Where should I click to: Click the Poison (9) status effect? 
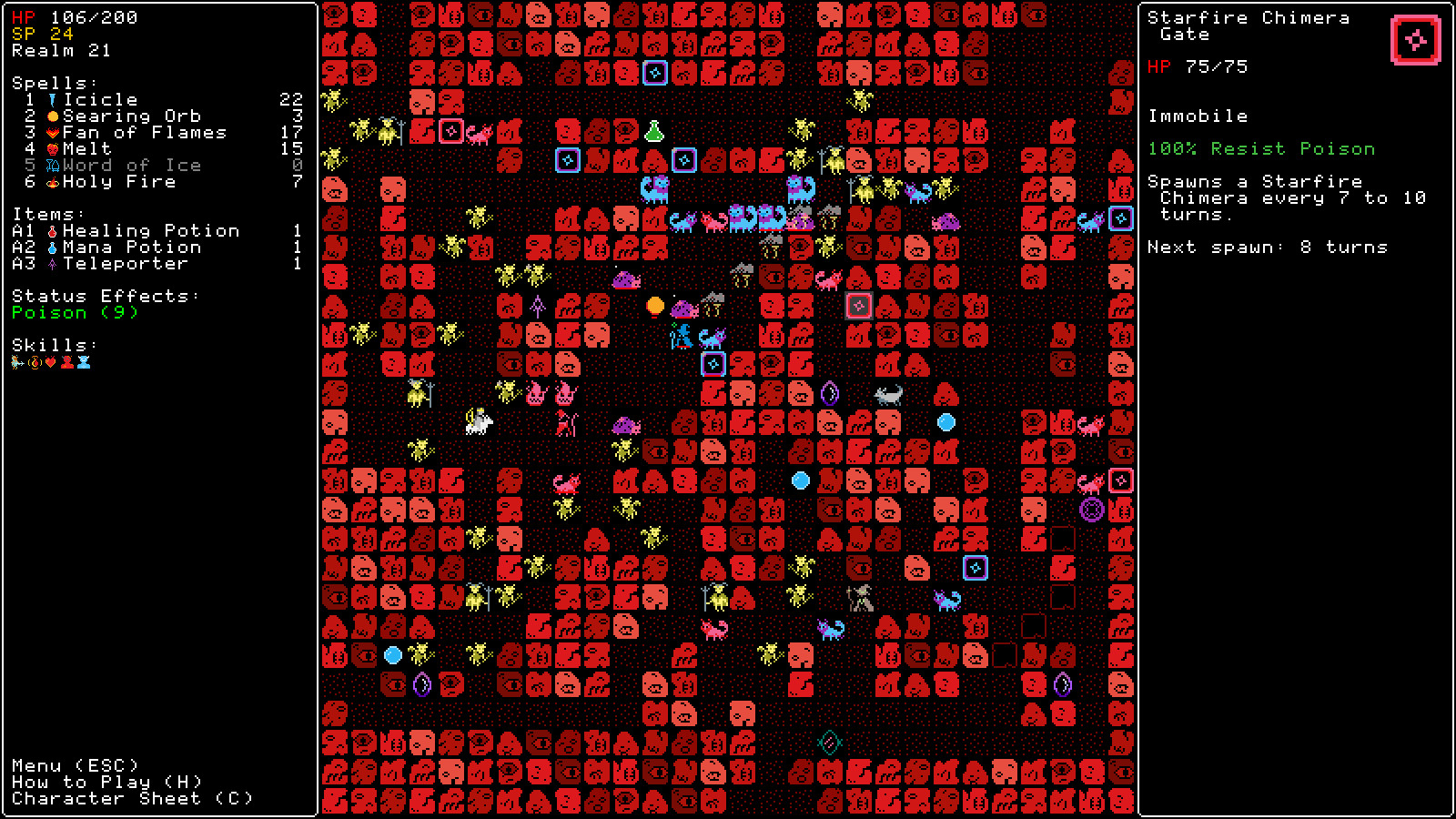[x=73, y=312]
